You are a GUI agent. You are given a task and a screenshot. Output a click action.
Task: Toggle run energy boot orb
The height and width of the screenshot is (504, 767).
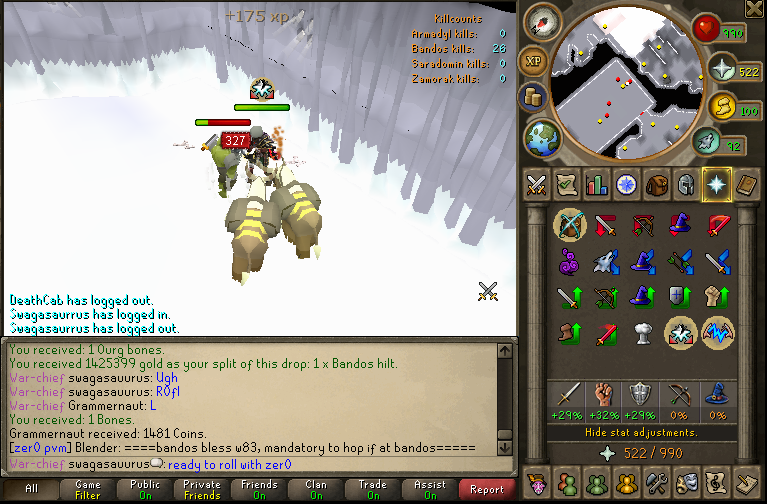tap(720, 107)
